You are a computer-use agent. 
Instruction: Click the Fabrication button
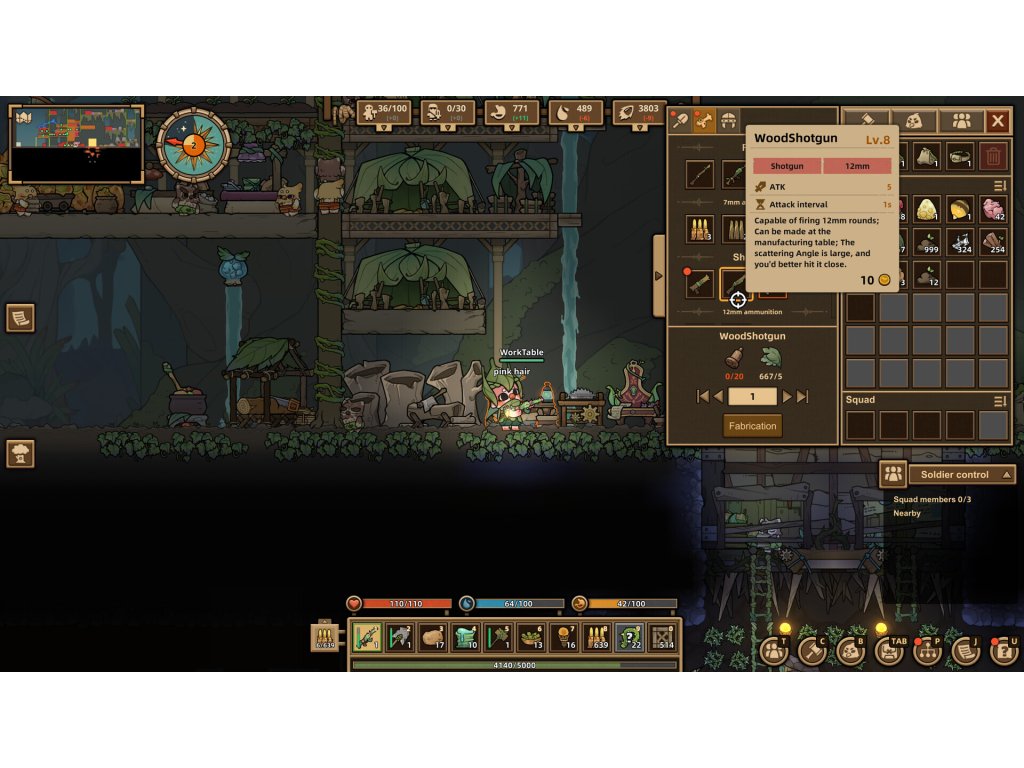752,426
